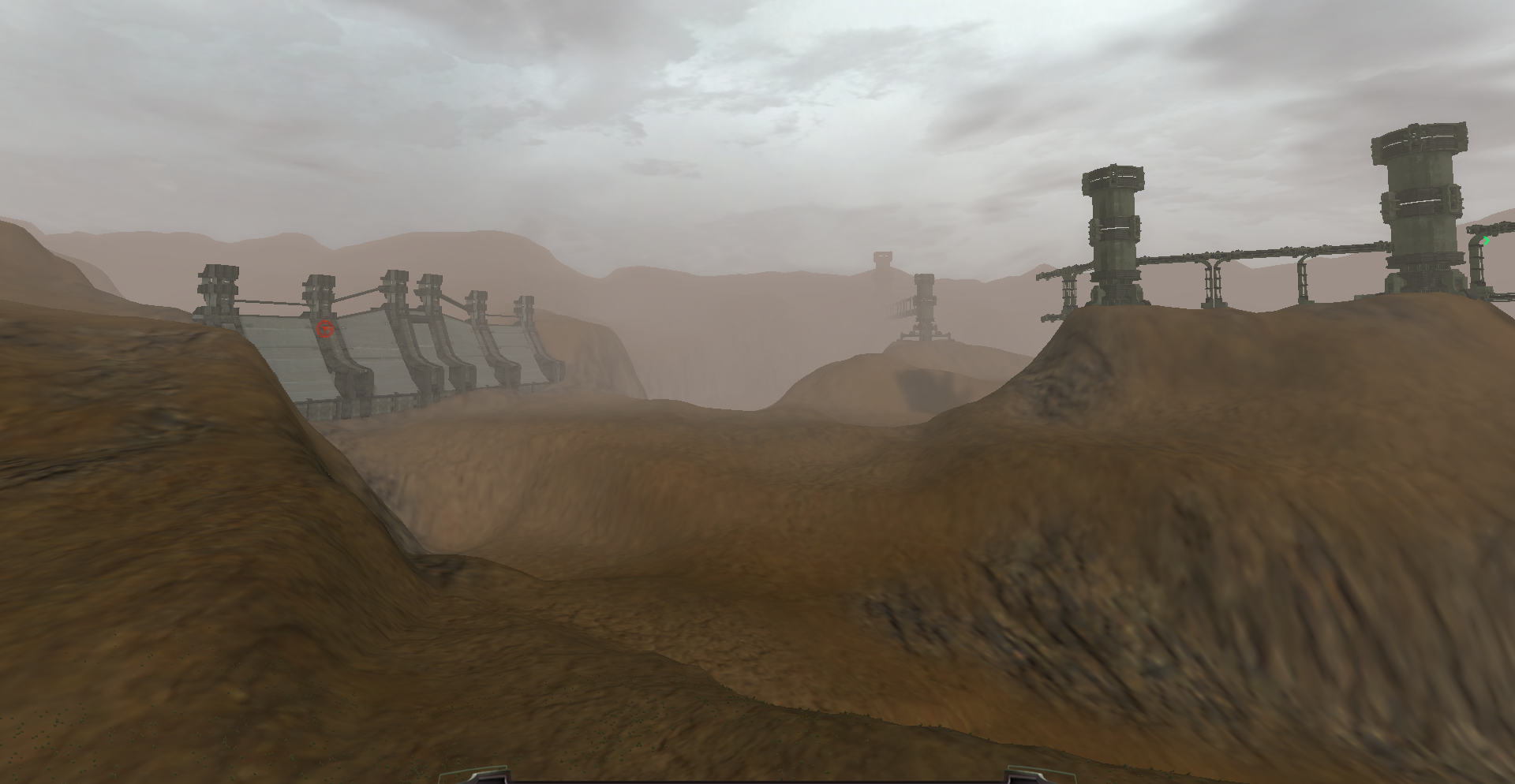Select the red flag objective marker
The width and height of the screenshot is (1515, 784).
(x=324, y=329)
